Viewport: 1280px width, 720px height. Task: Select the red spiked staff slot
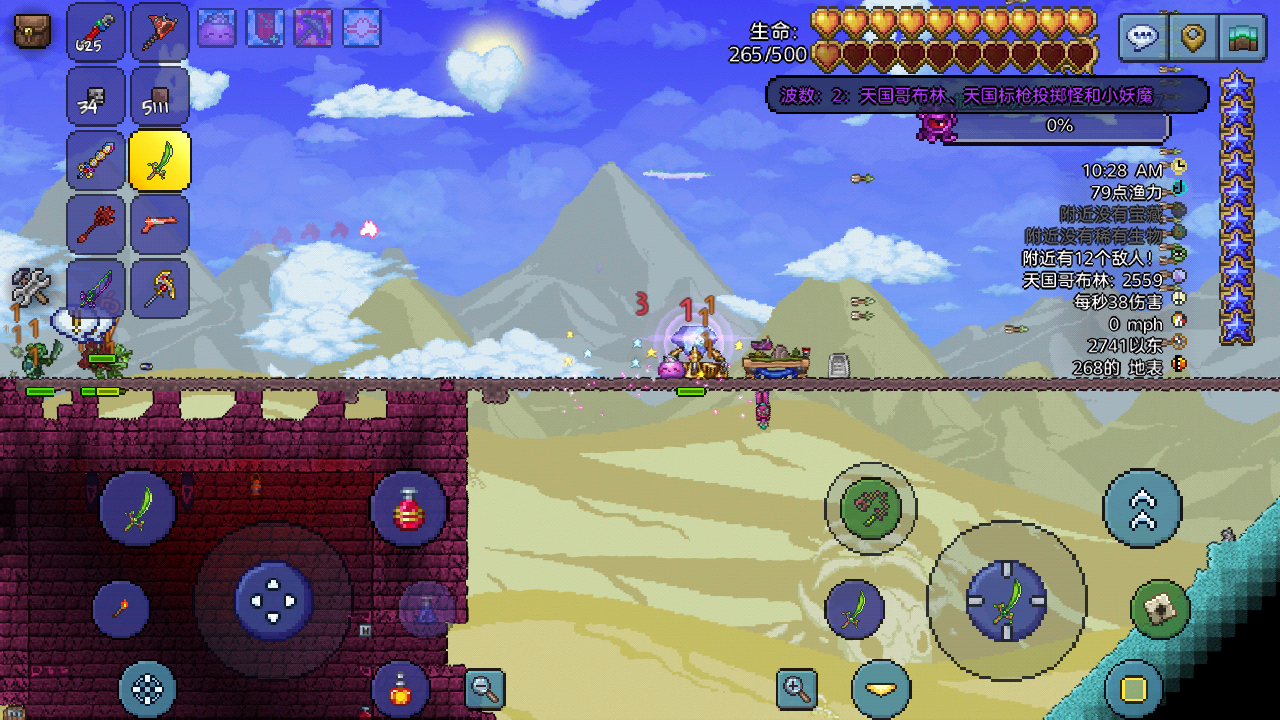pos(96,224)
